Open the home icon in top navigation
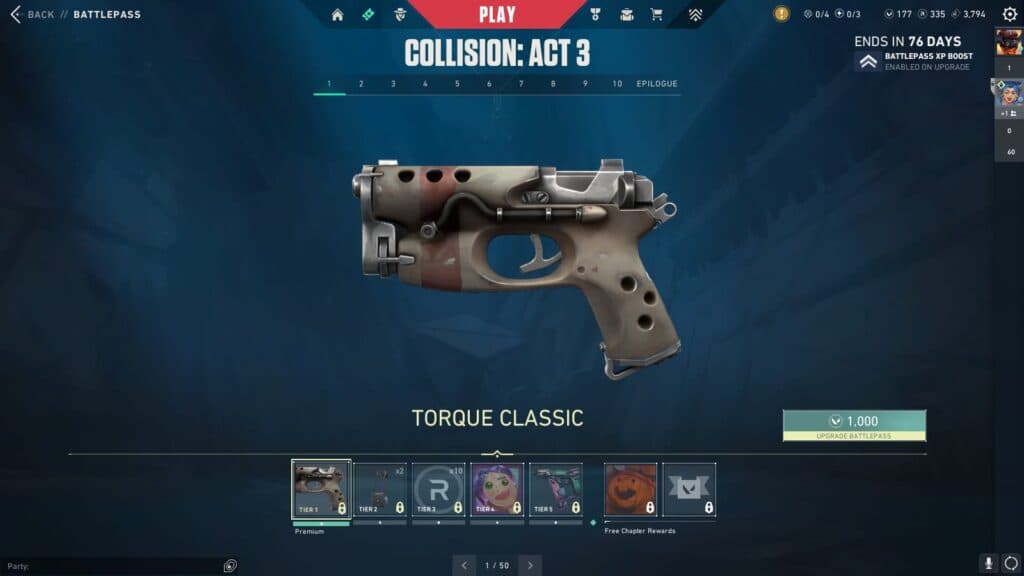The height and width of the screenshot is (576, 1024). tap(337, 15)
